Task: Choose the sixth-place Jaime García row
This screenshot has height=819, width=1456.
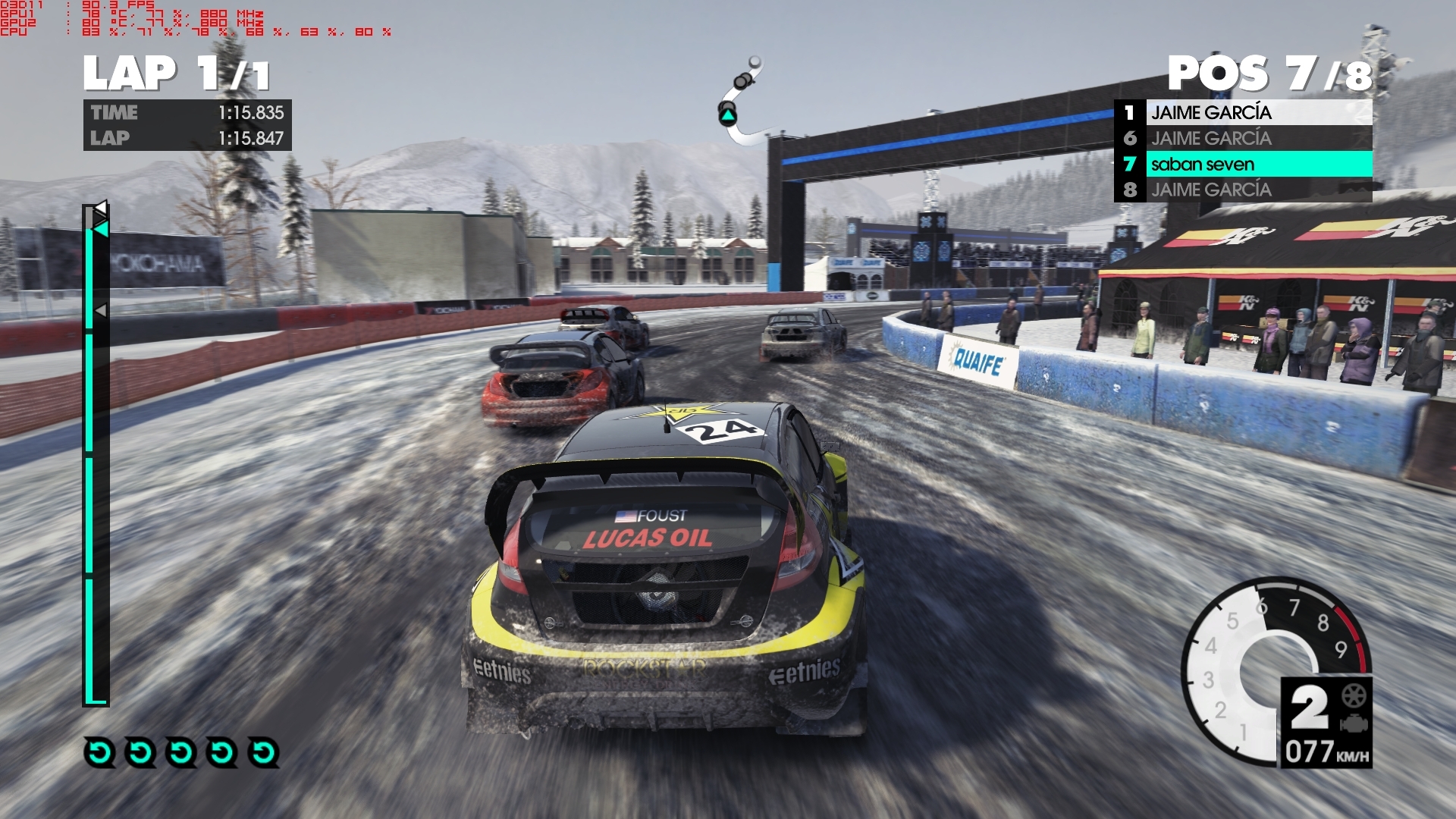Action: coord(1244,138)
